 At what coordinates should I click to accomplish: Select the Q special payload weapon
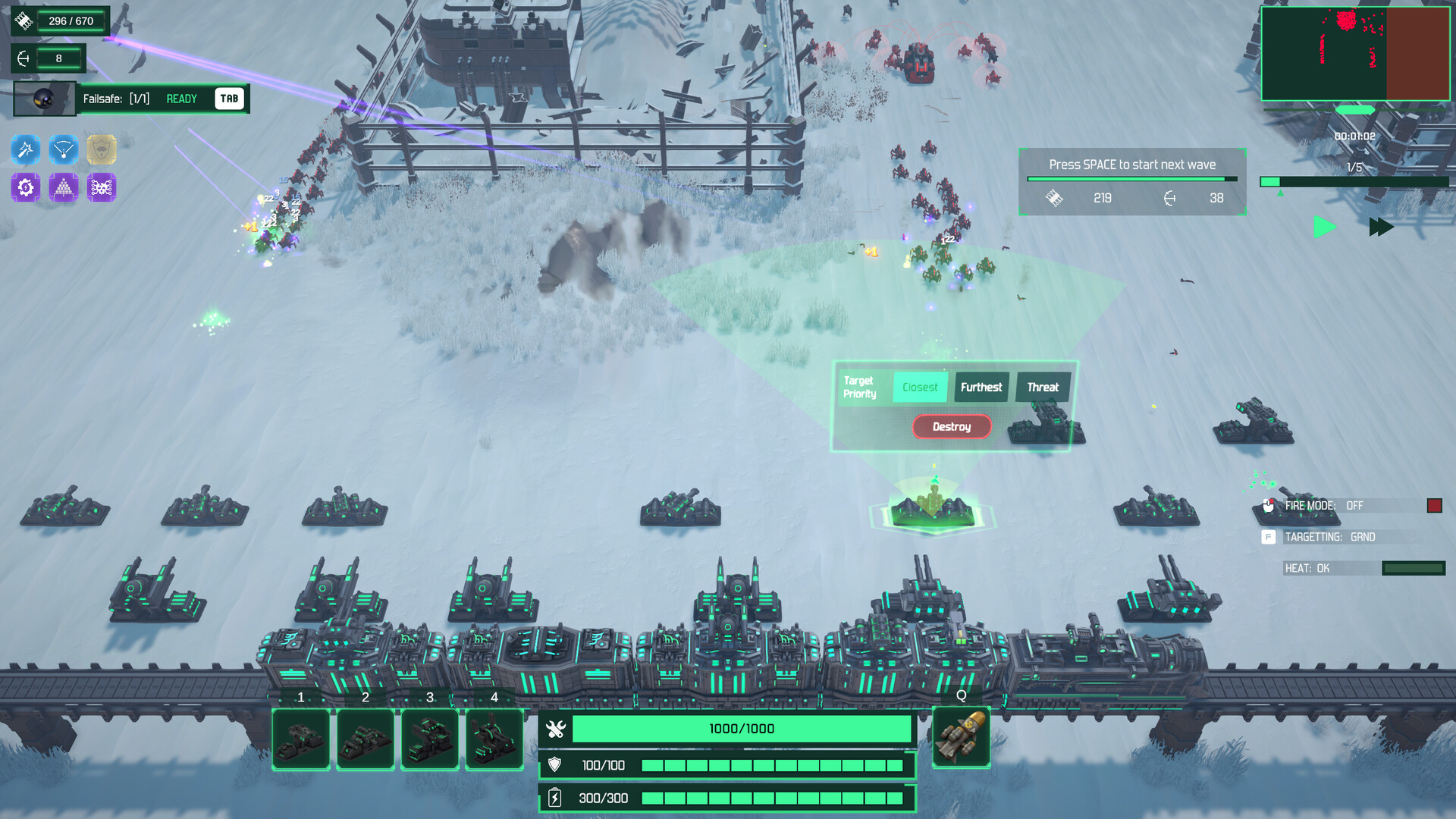(x=960, y=736)
